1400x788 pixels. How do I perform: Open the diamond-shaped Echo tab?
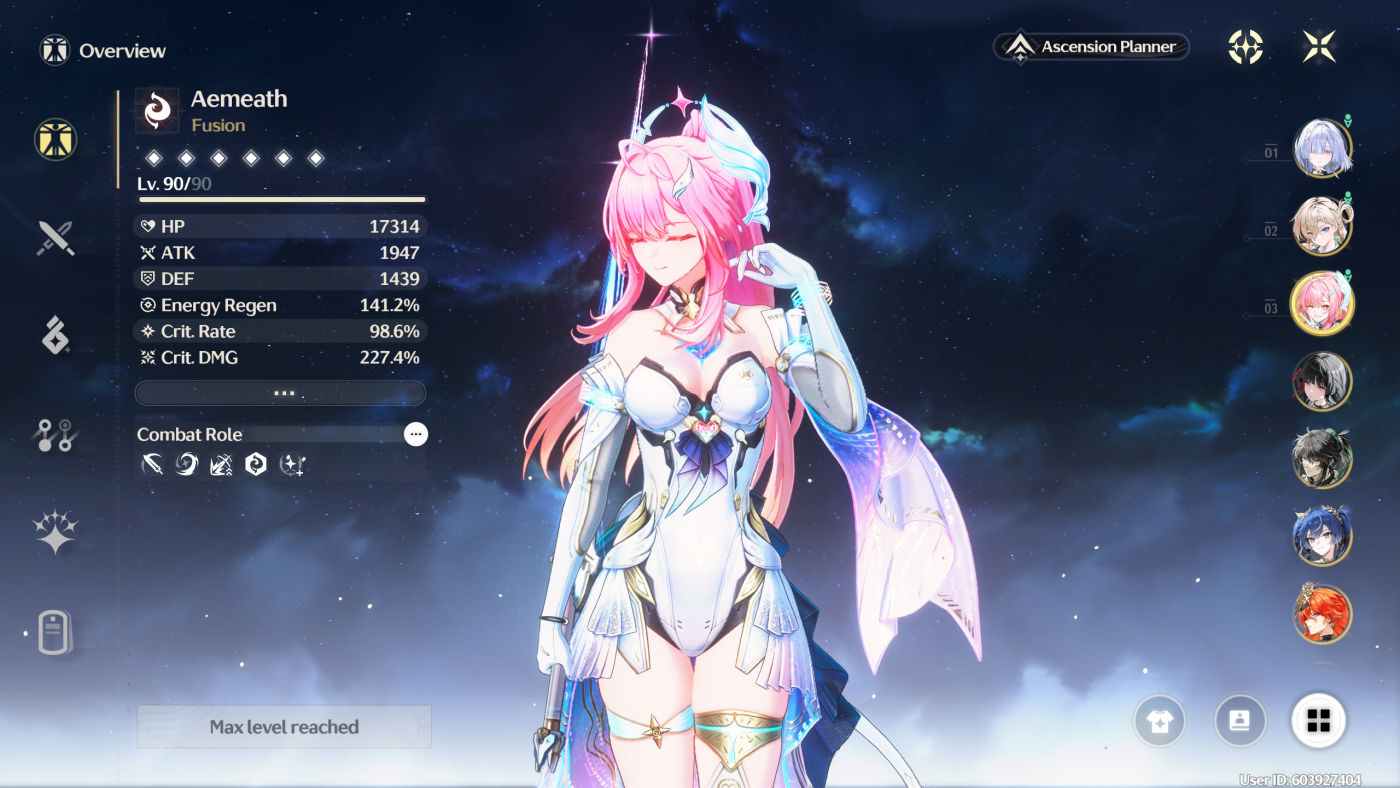[56, 336]
